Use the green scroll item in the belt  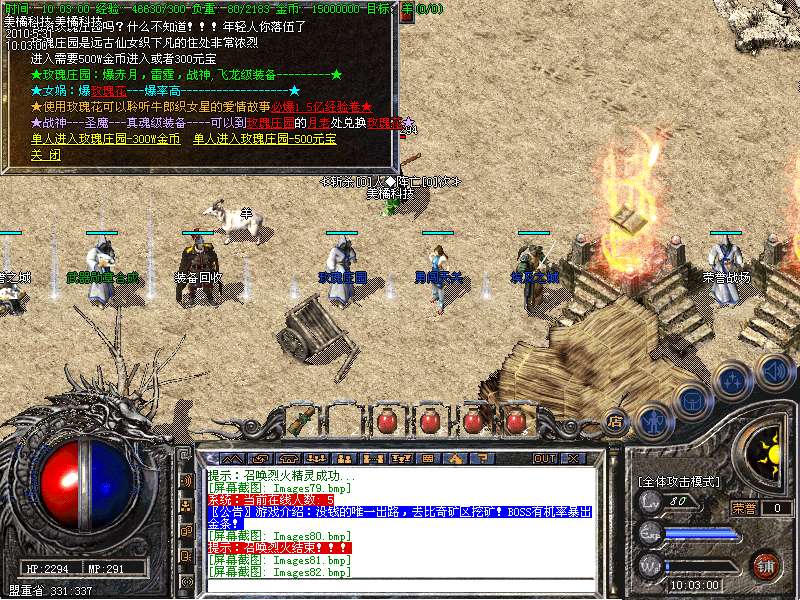(301, 420)
